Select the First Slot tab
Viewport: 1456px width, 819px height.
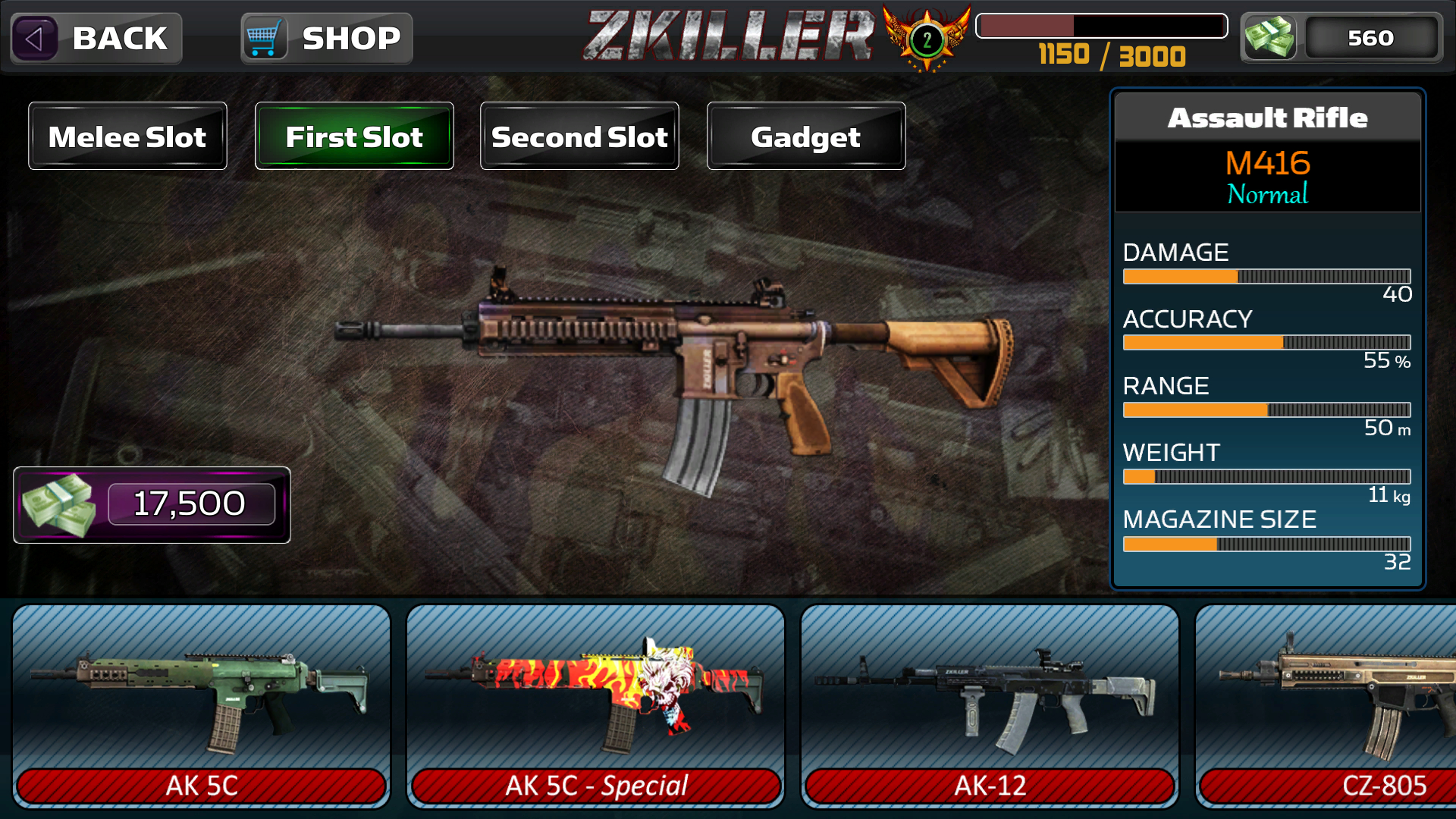[x=353, y=136]
